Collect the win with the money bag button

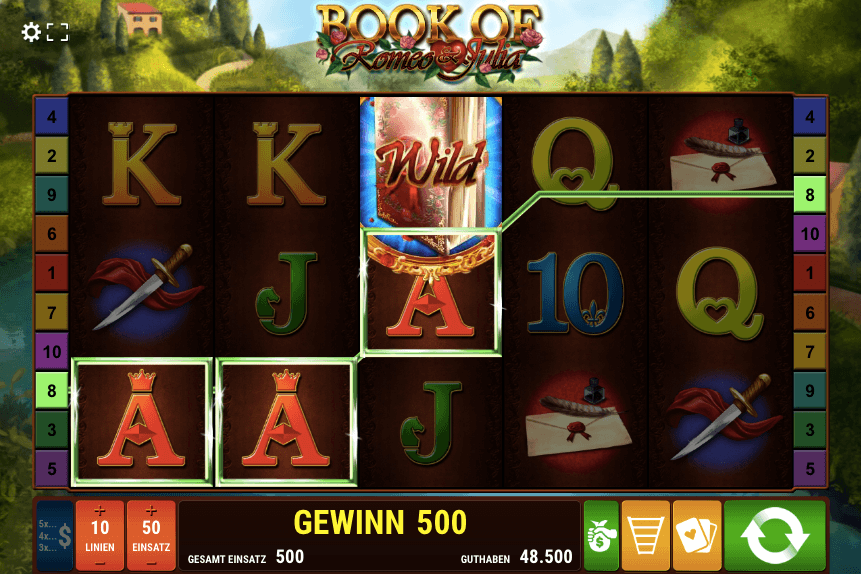pyautogui.click(x=601, y=535)
